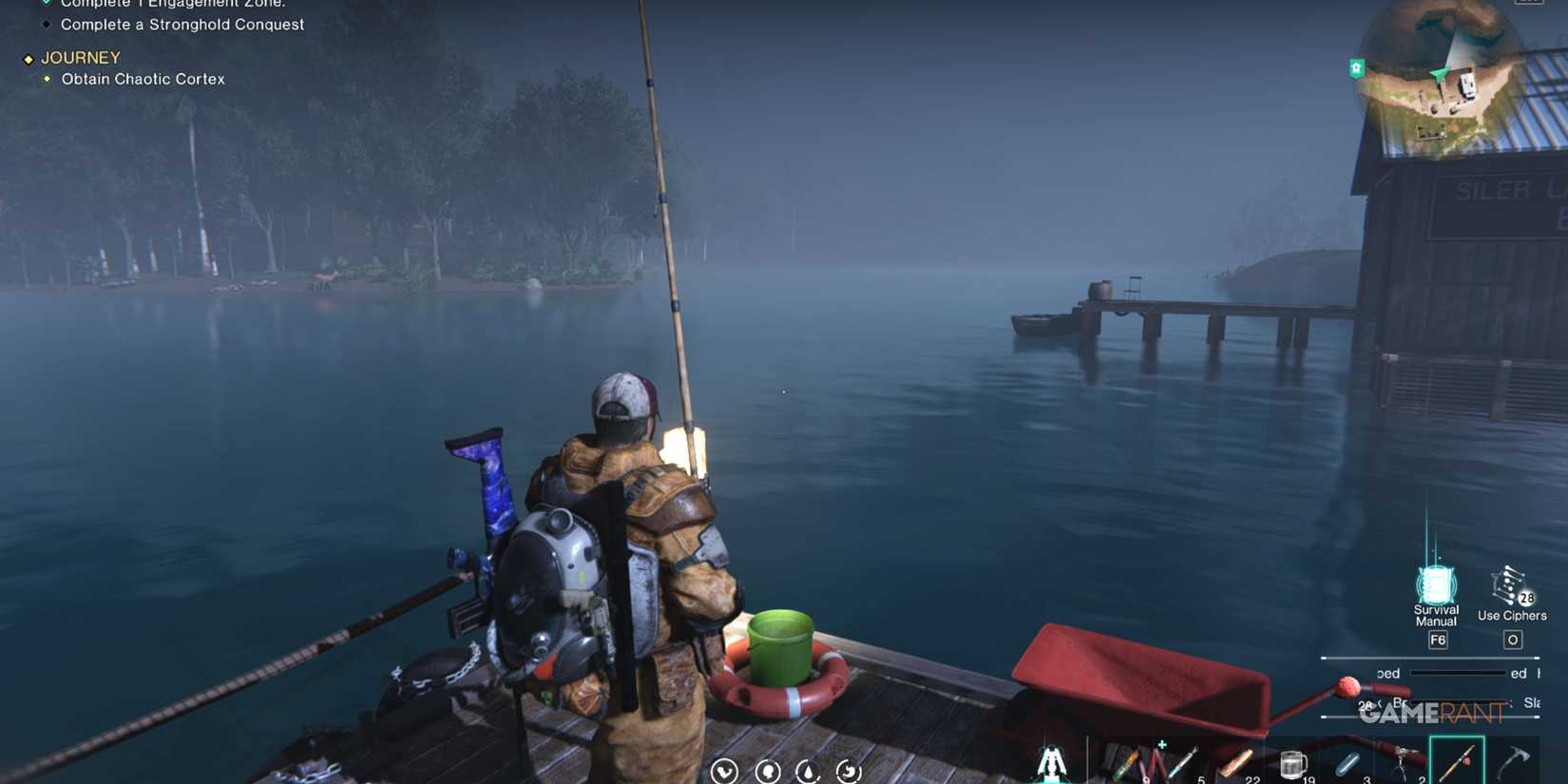
Task: Click the 28 counter badge on Use Ciphers
Action: pyautogui.click(x=1526, y=599)
